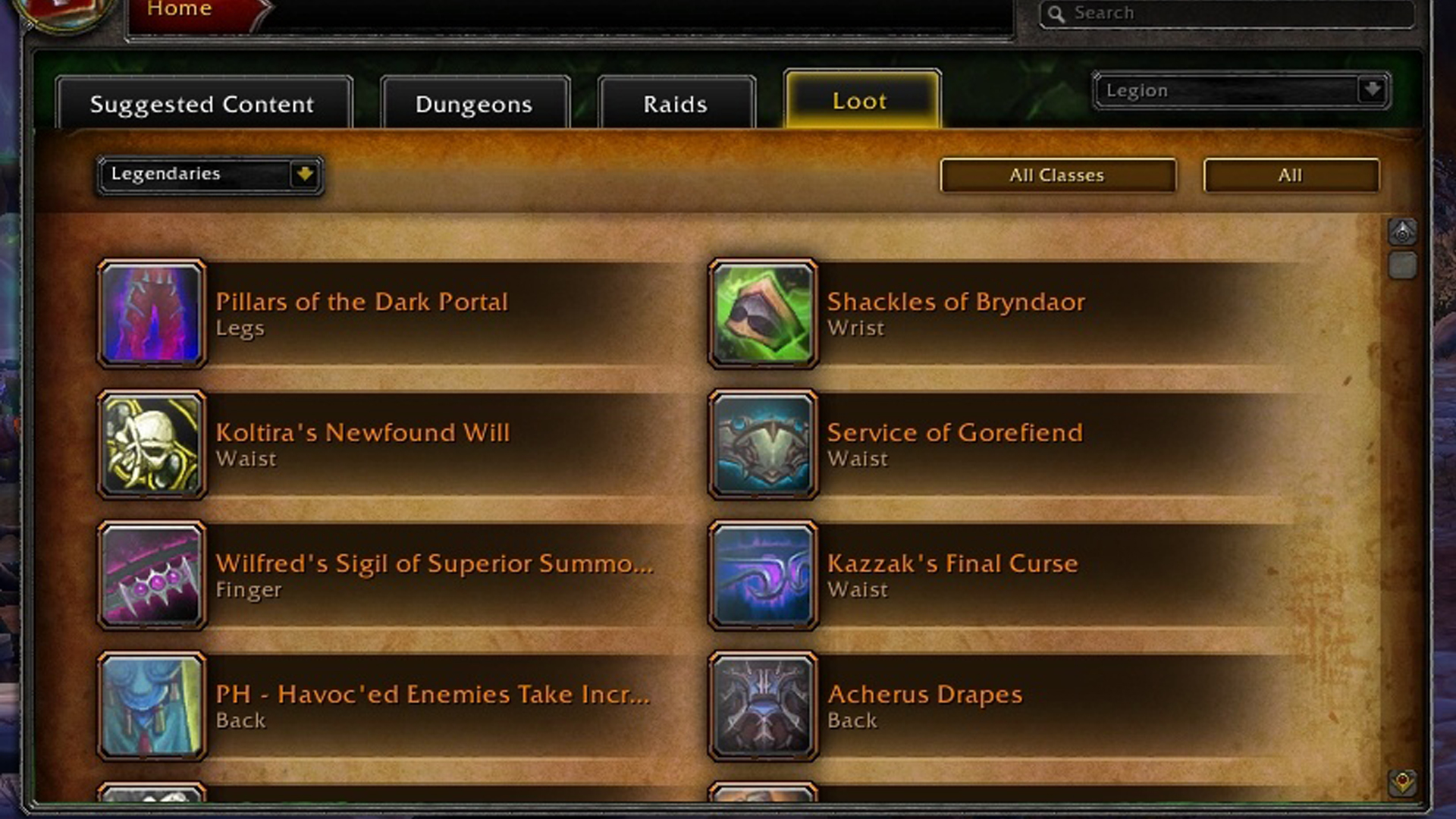Click the scroll-to-top arrow icon
This screenshot has height=819, width=1456.
pos(1404,233)
